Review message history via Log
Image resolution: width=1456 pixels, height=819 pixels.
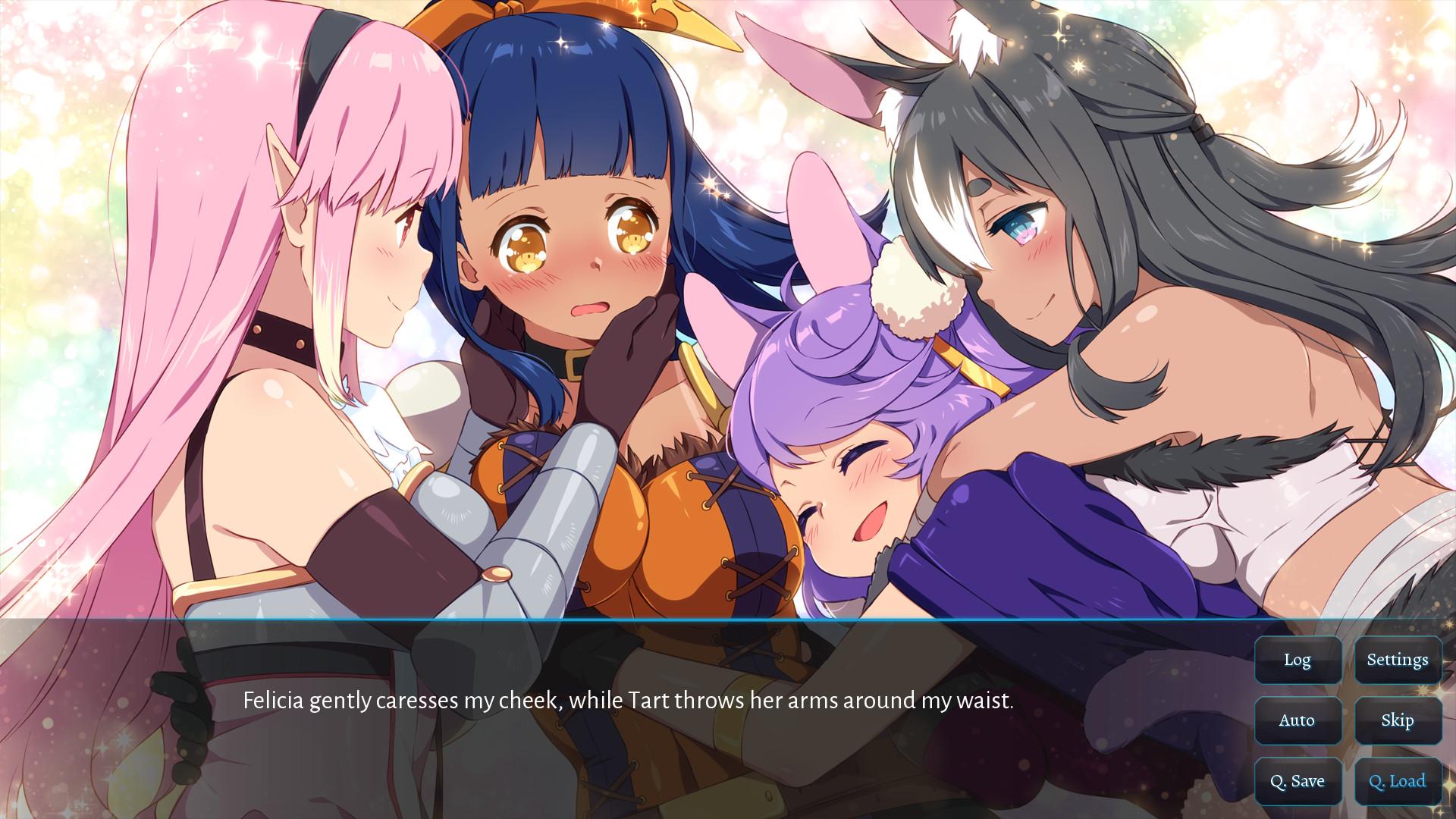point(1298,660)
